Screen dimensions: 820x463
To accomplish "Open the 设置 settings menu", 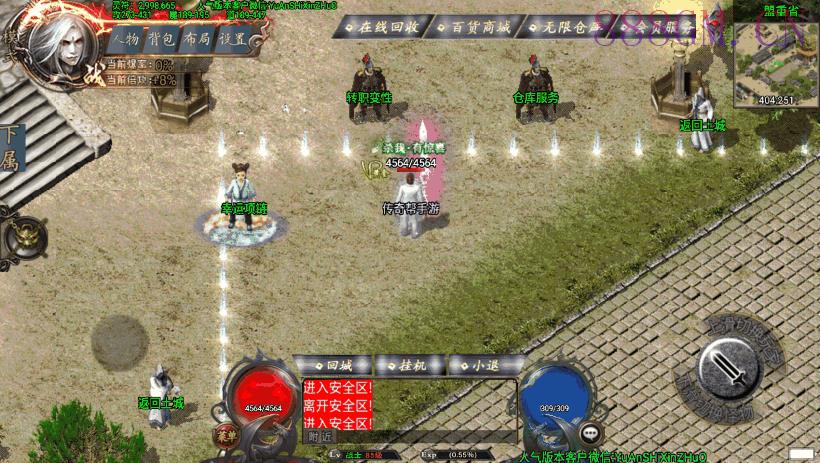I will (232, 40).
